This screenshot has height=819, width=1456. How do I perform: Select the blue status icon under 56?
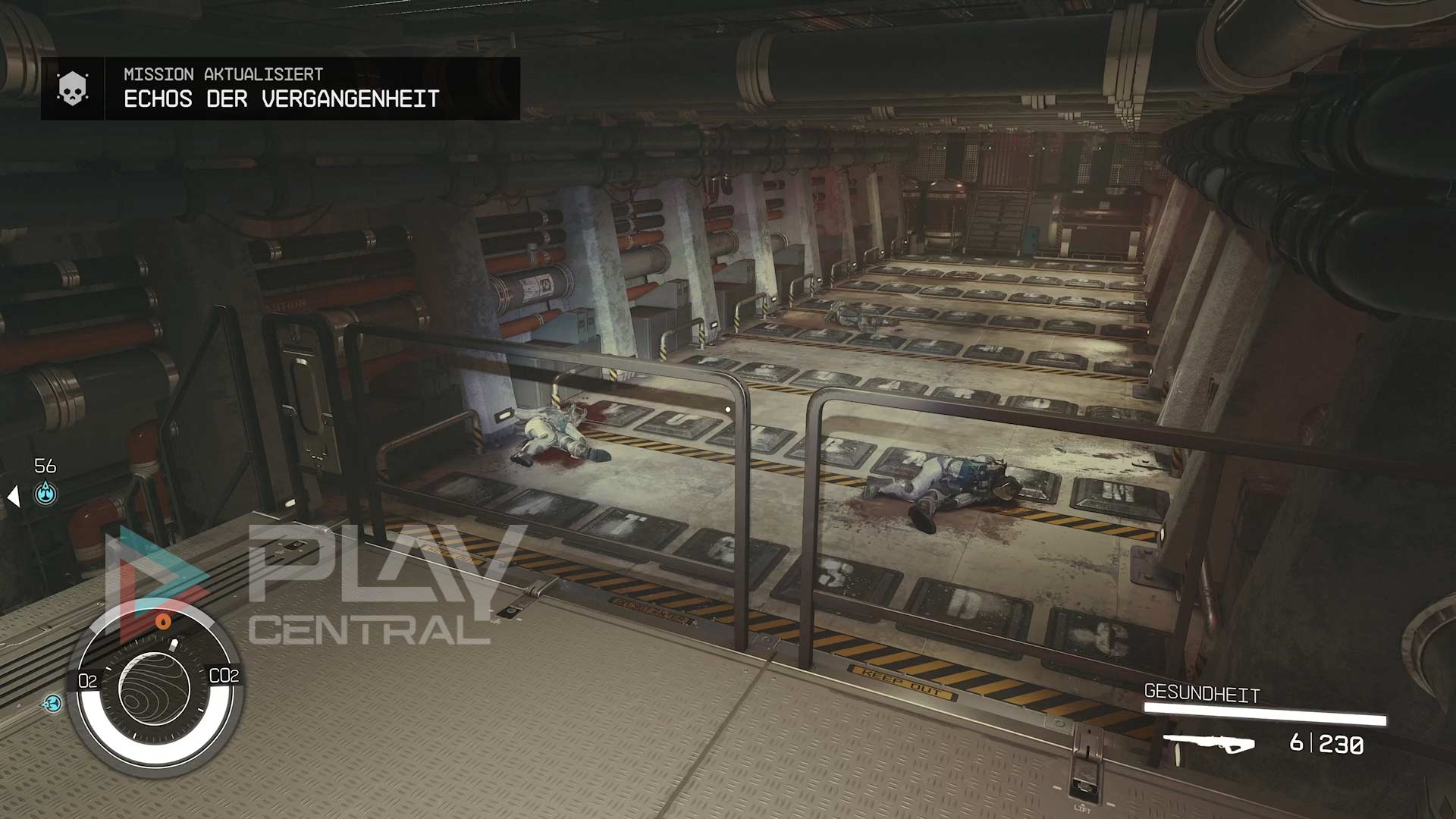46,494
